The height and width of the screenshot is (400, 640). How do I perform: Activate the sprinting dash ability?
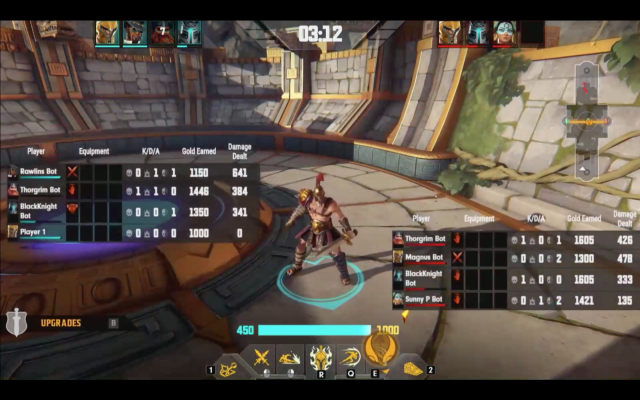click(x=349, y=357)
